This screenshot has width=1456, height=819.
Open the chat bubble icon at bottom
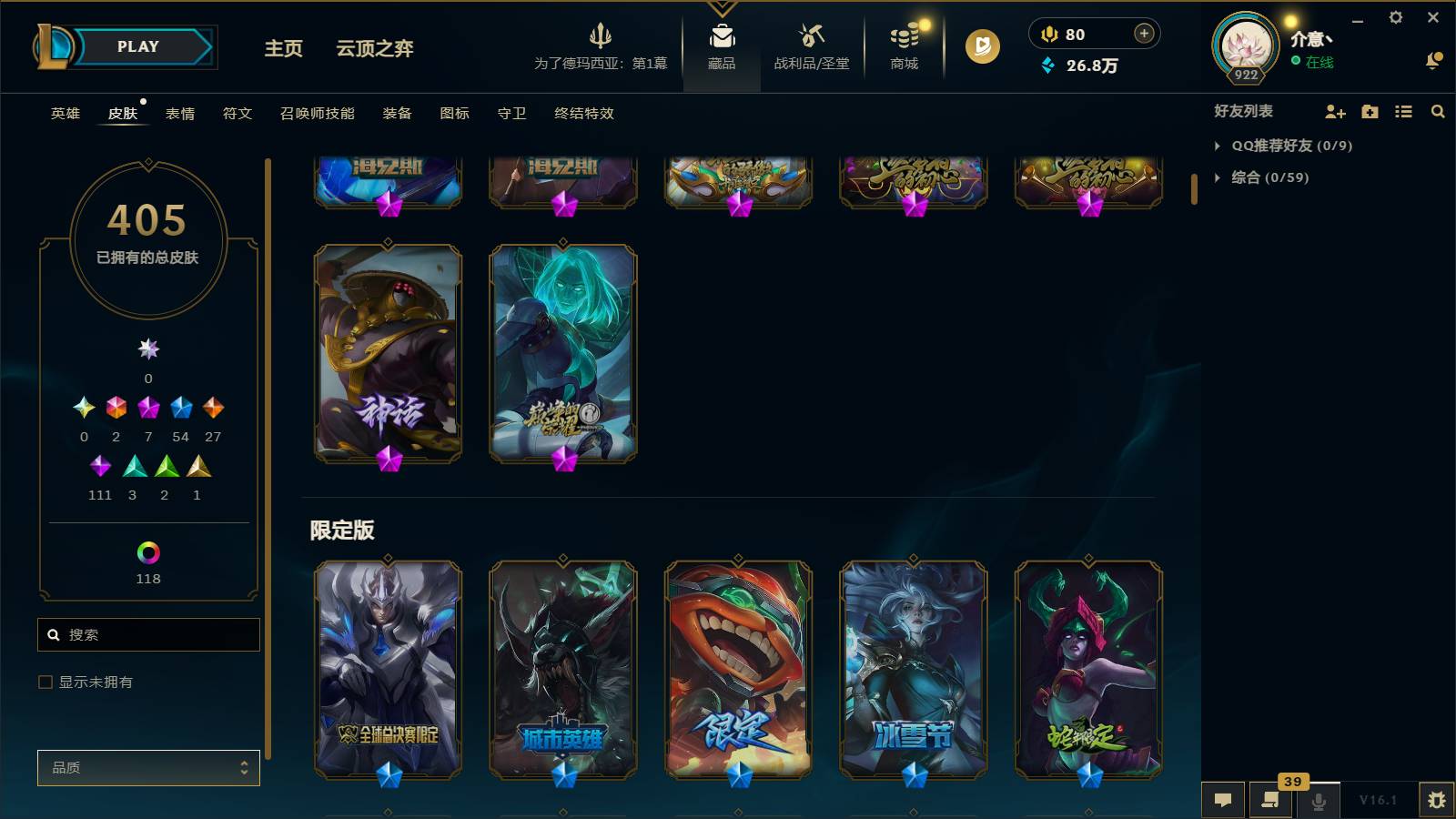click(1223, 799)
